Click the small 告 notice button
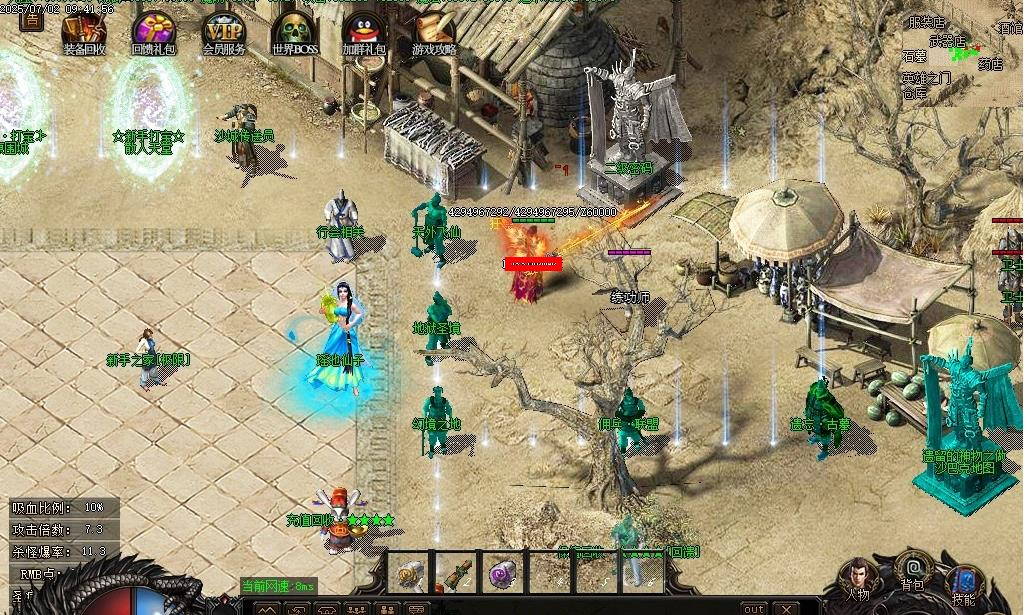Image resolution: width=1030 pixels, height=615 pixels. (x=32, y=19)
